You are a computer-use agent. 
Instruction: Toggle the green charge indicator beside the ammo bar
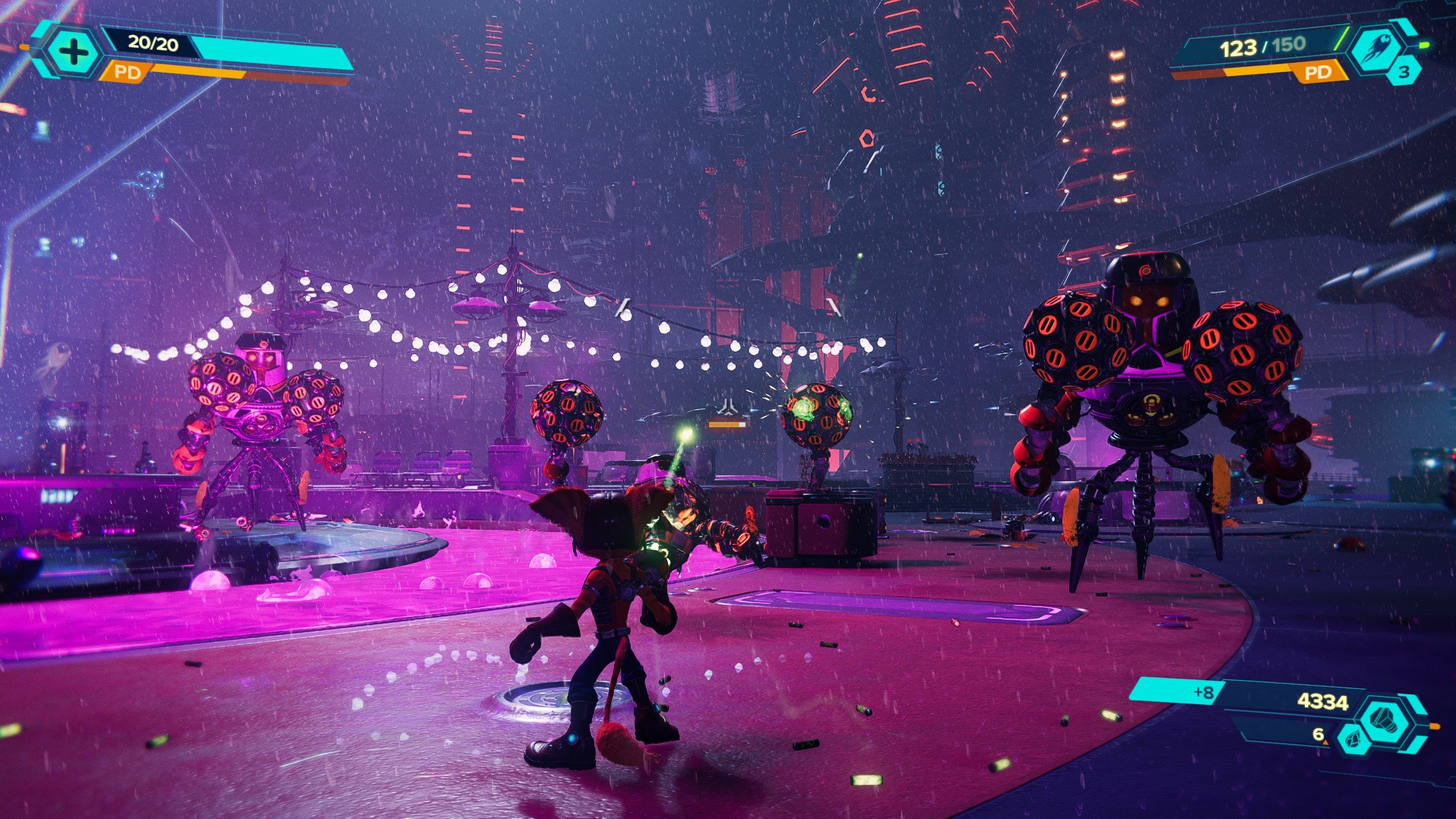[1343, 39]
